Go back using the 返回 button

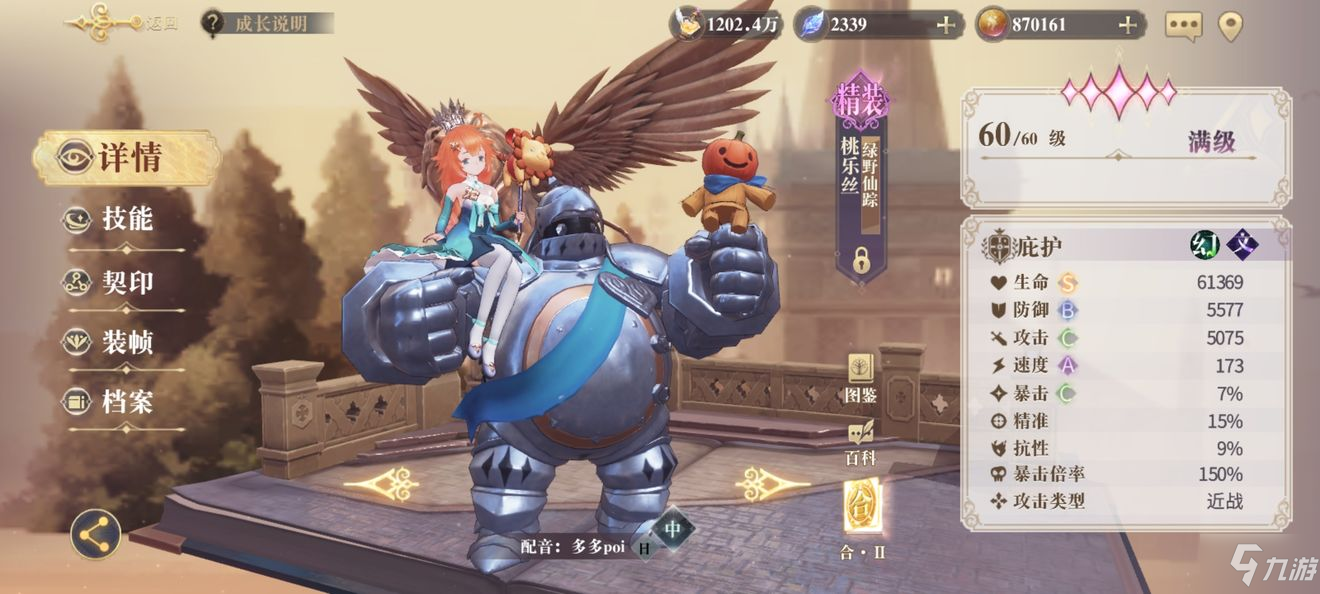120,23
